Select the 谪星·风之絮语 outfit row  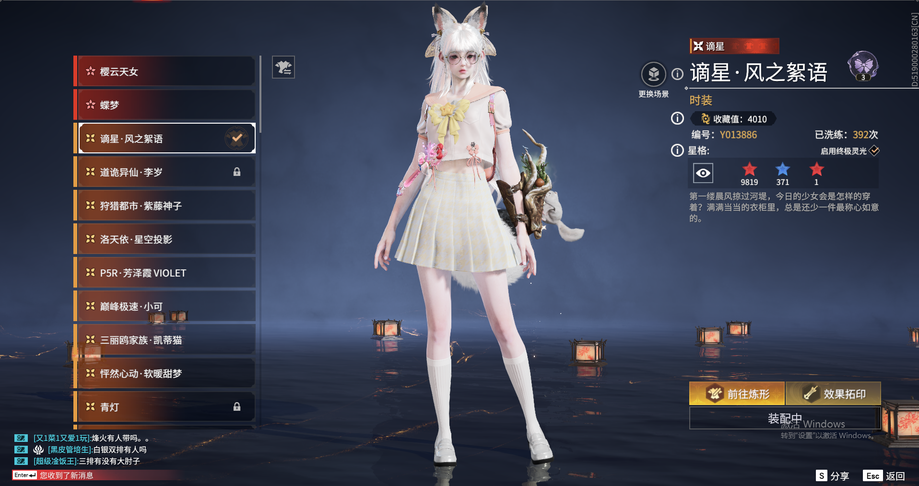coord(165,138)
